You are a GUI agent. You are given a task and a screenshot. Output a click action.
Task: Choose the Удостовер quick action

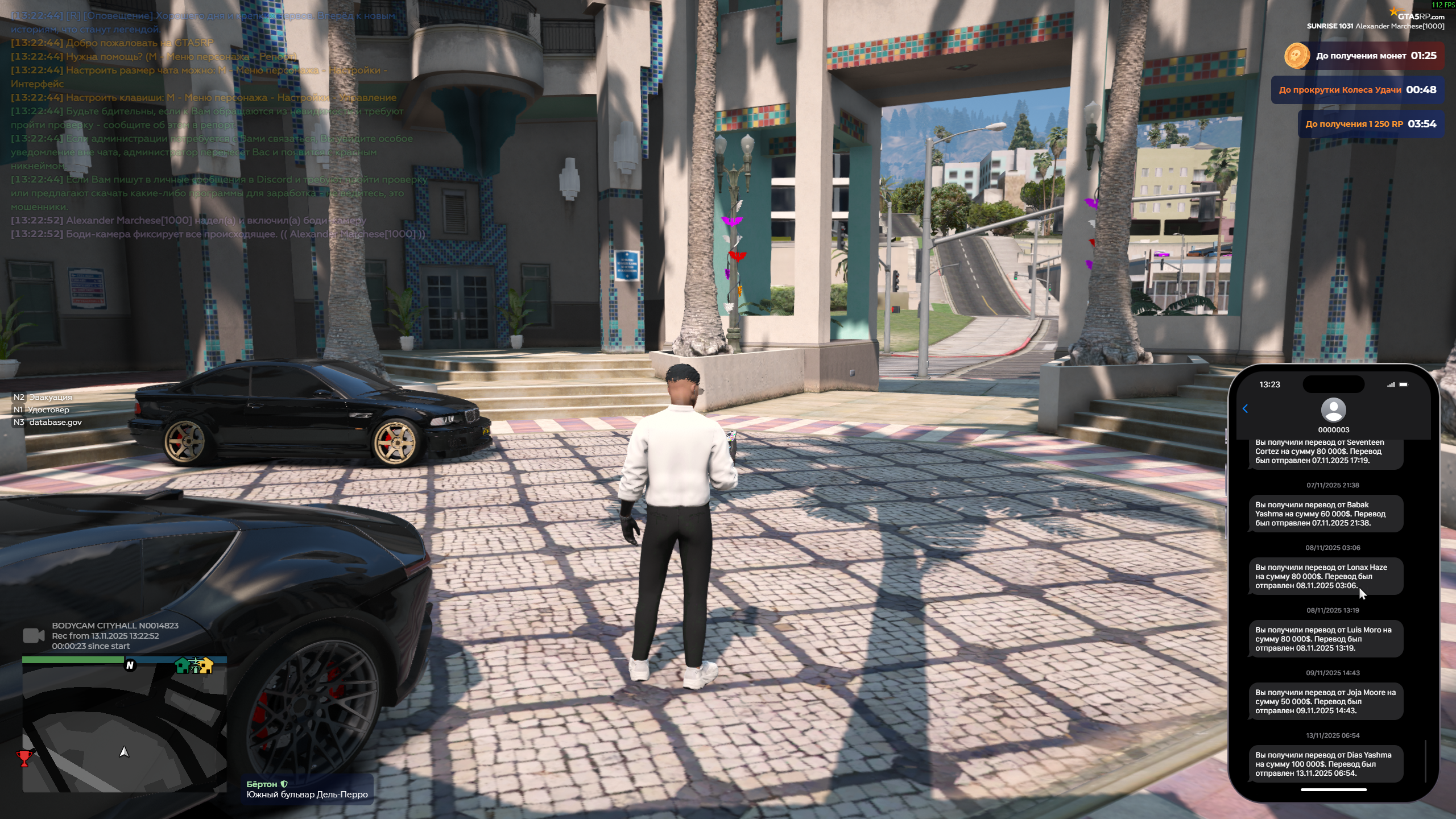point(48,409)
